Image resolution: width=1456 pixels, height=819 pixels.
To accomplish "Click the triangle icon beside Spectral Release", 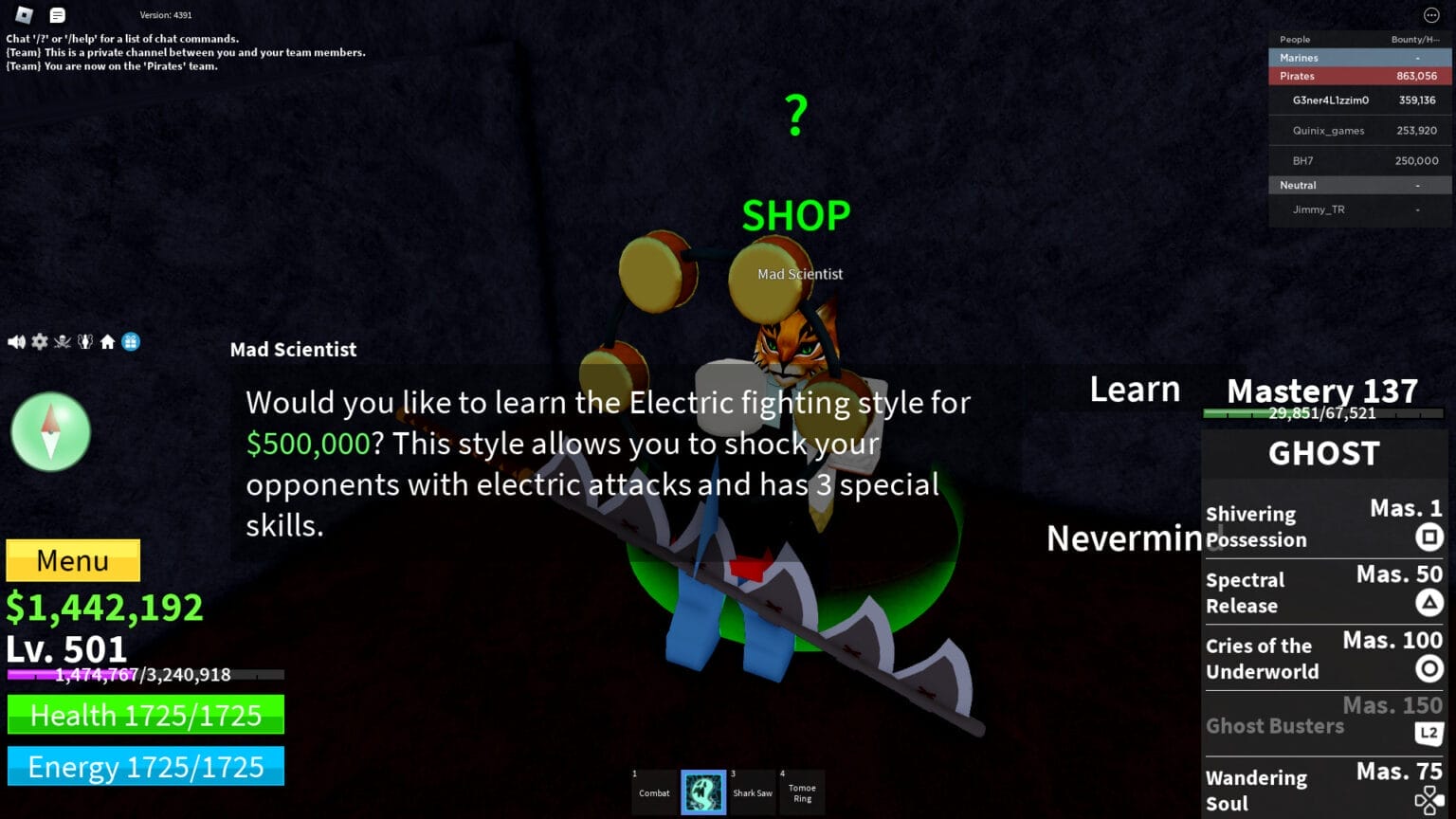I will [x=1428, y=601].
